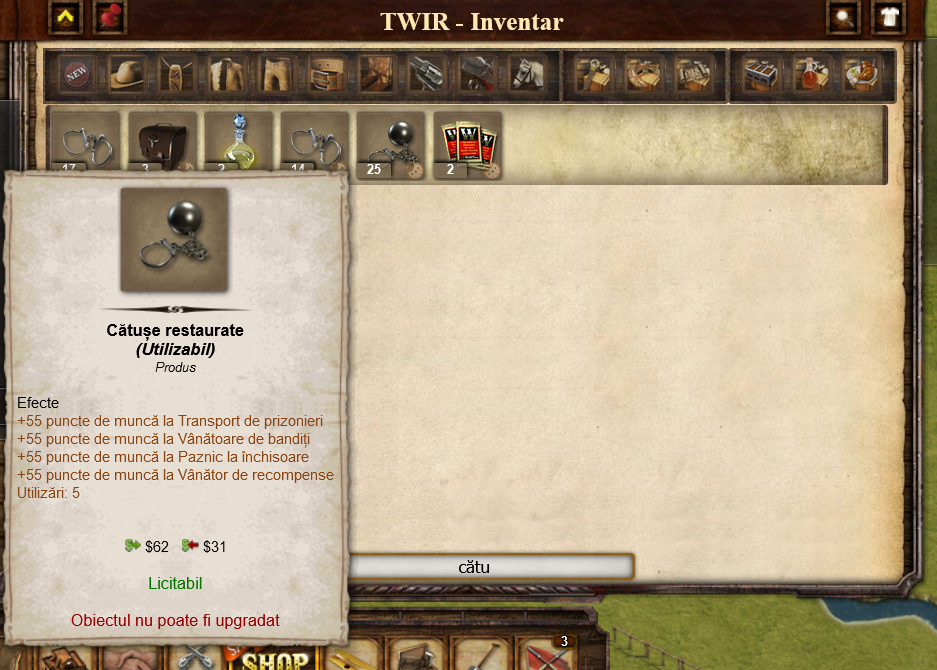Screen dimensions: 937x670
Task: Click the inventory search text field
Action: pos(488,567)
